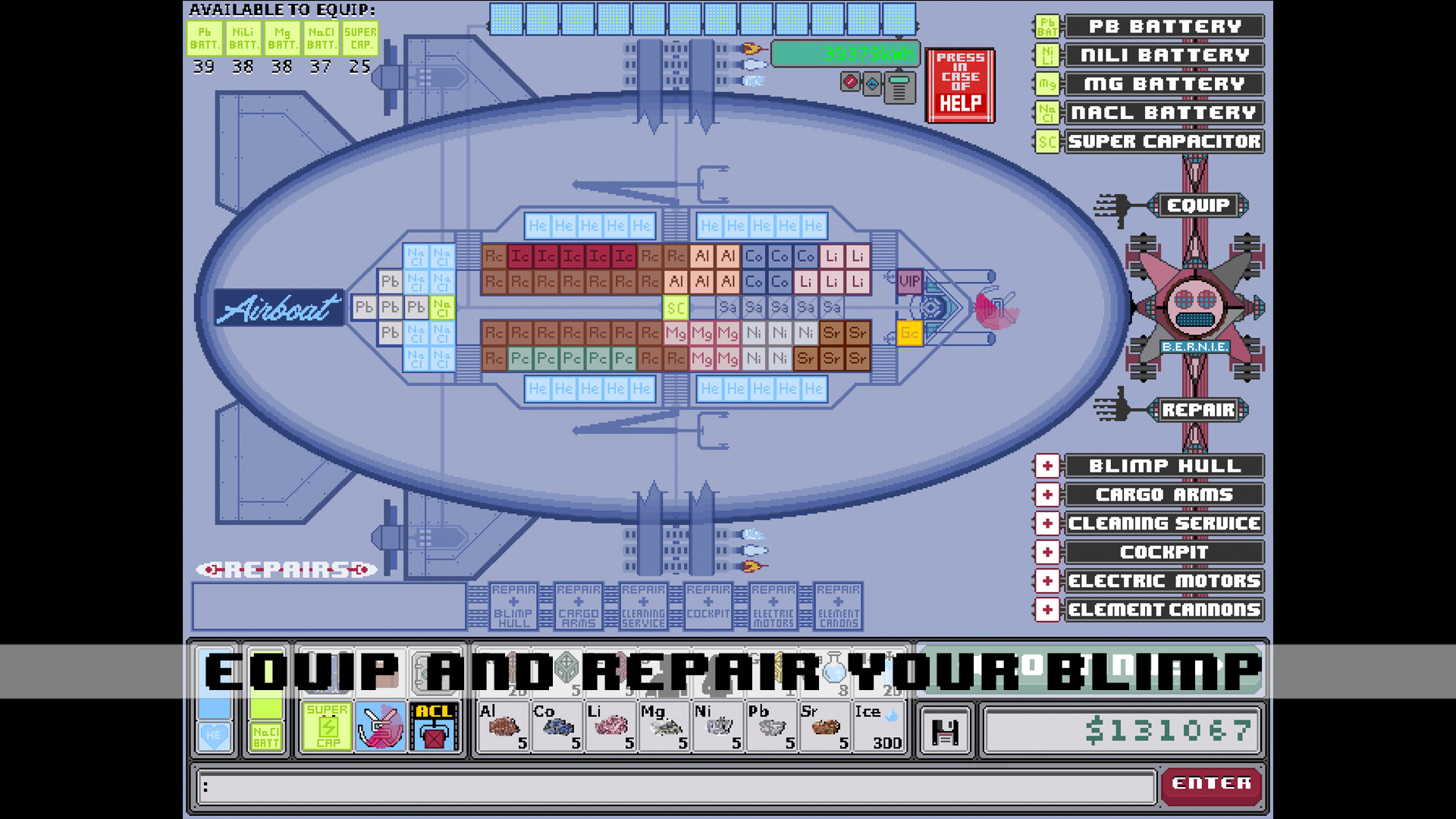1456x819 pixels.
Task: Toggle the yellow Gc cell on the blimp
Action: tap(908, 332)
